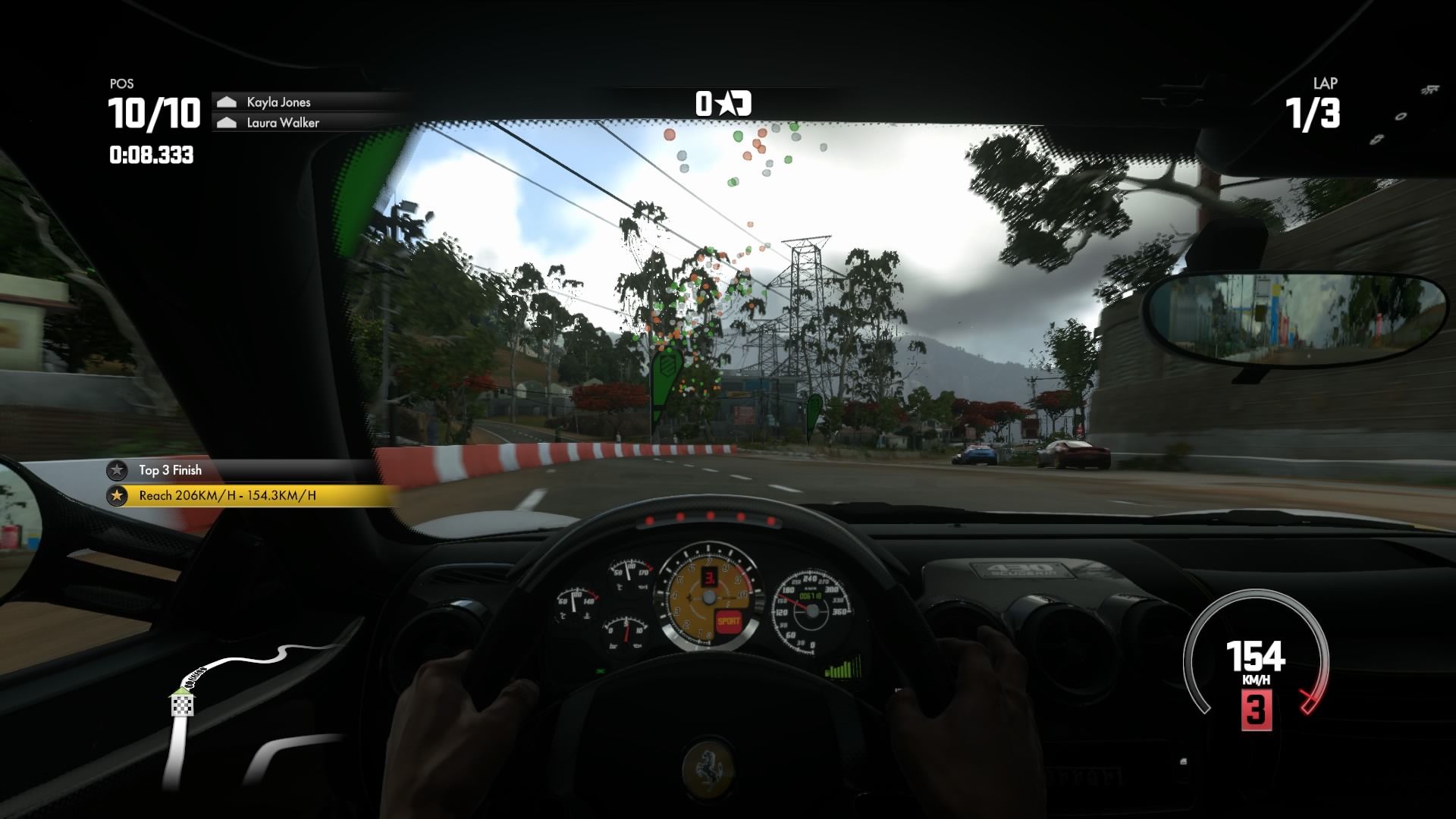Select Laura Walker in the standings
1456x819 pixels.
tap(282, 123)
